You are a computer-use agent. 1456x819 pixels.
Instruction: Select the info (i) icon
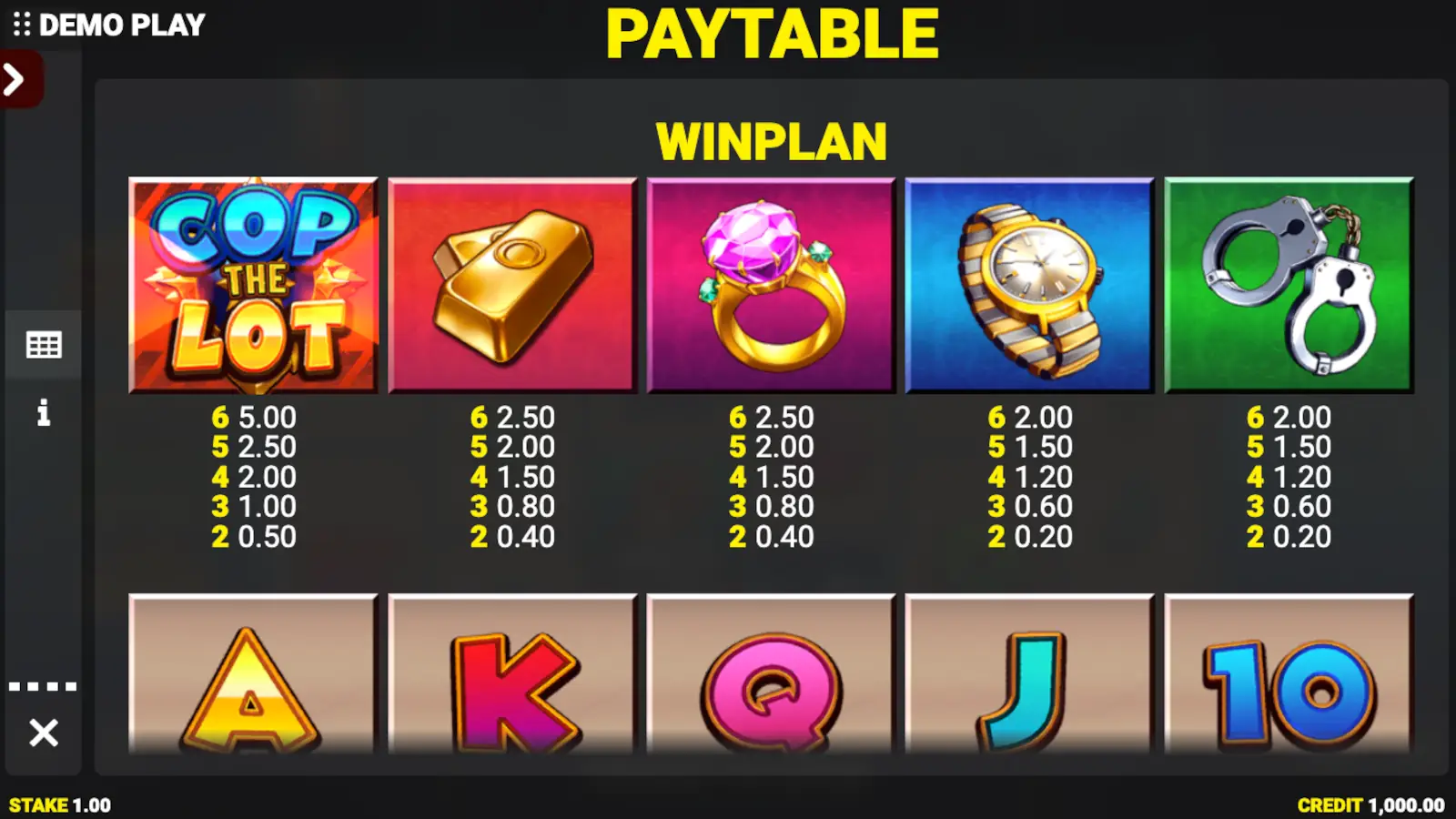43,414
